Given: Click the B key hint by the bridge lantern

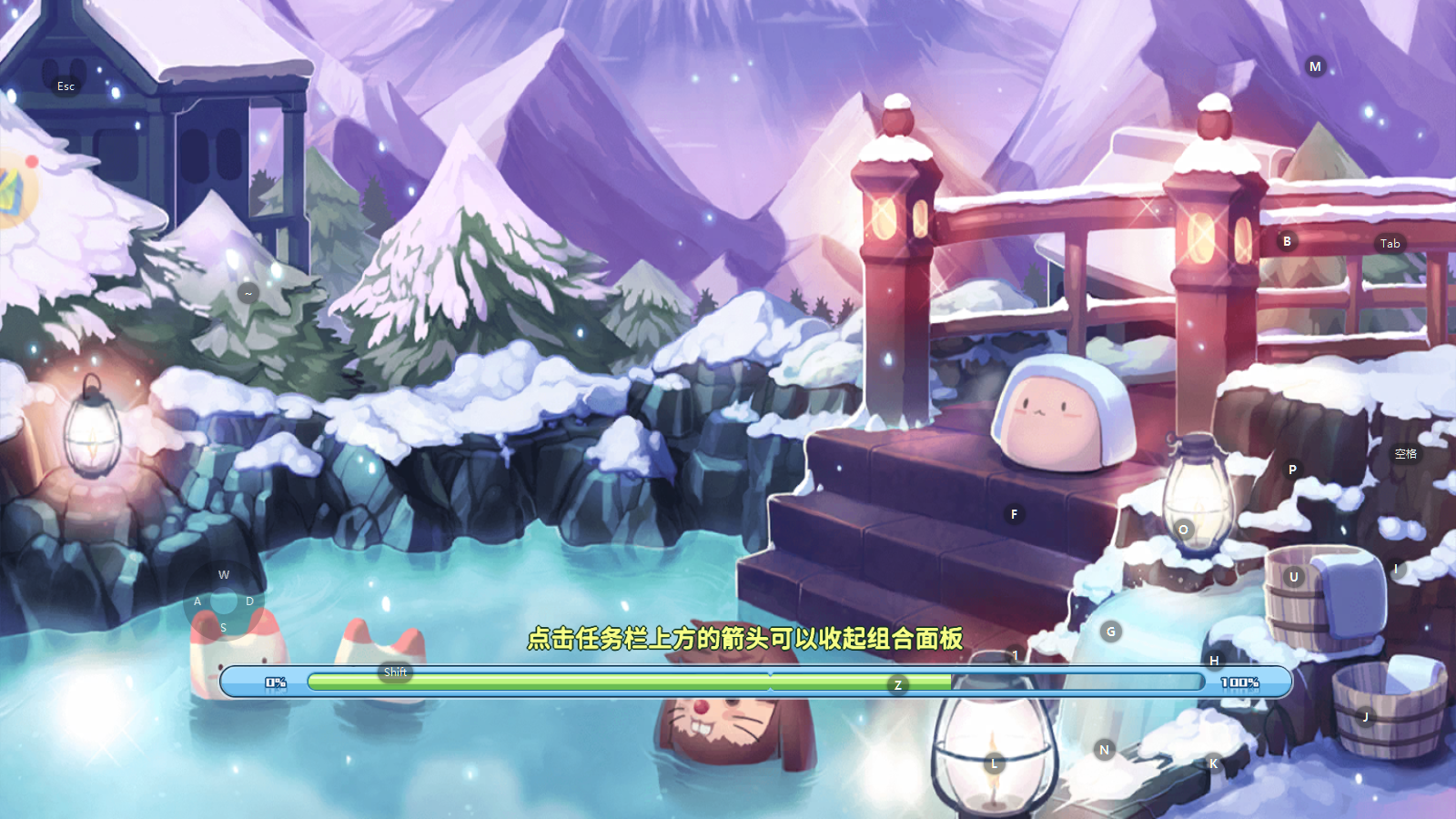Looking at the screenshot, I should point(1286,241).
